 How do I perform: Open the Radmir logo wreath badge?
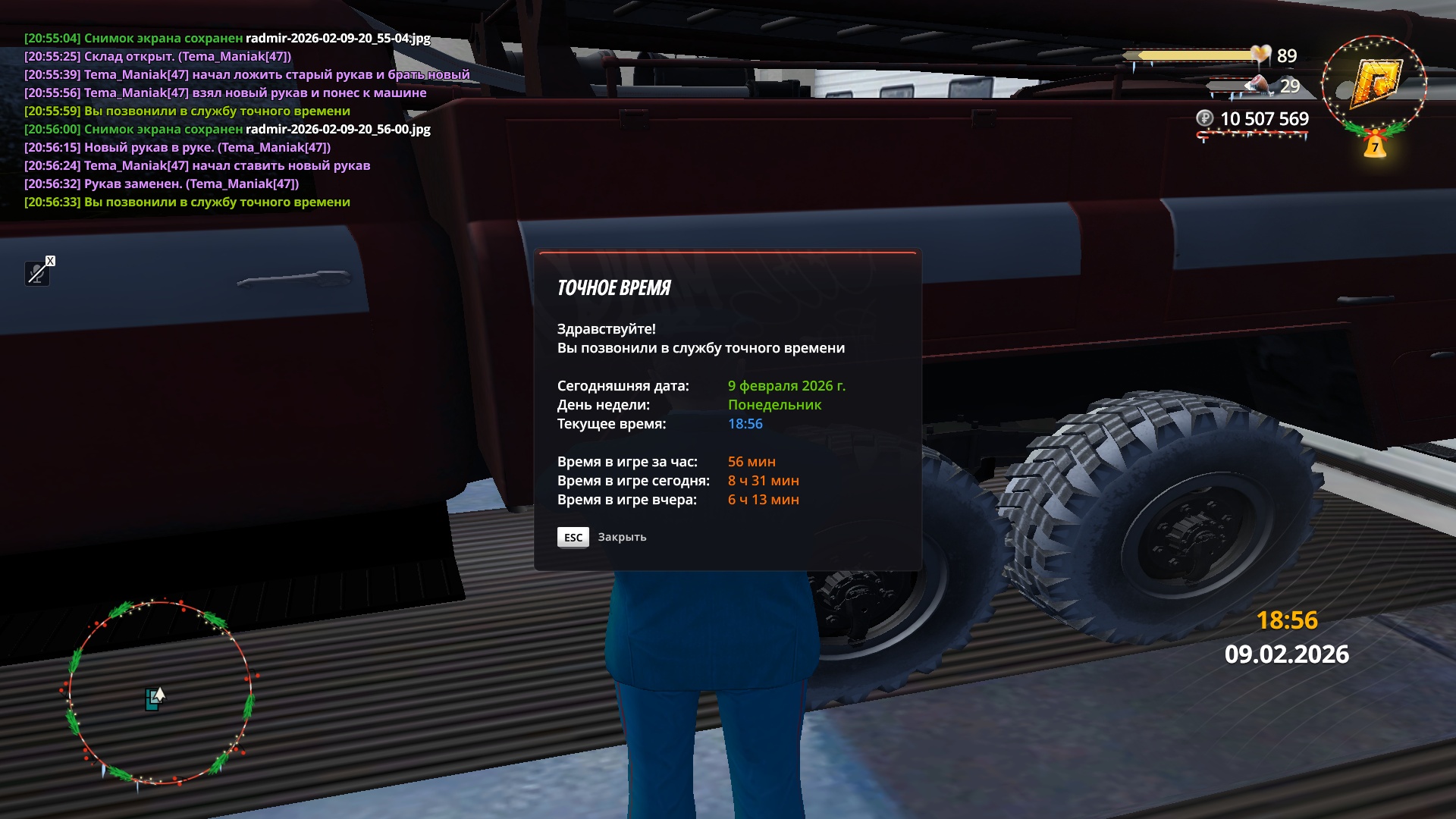coord(1373,86)
